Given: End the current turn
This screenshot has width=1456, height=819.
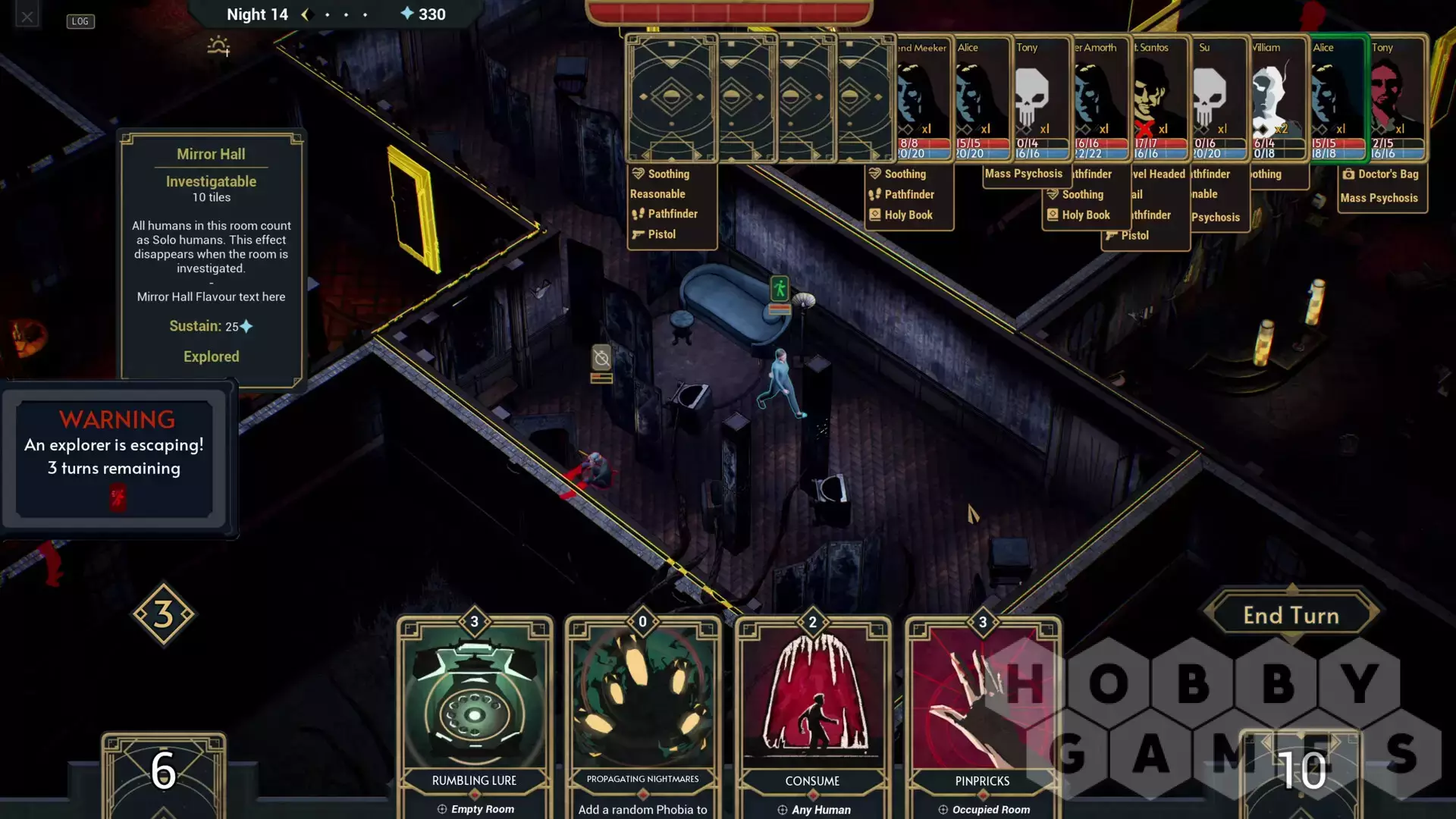Looking at the screenshot, I should click(1291, 615).
